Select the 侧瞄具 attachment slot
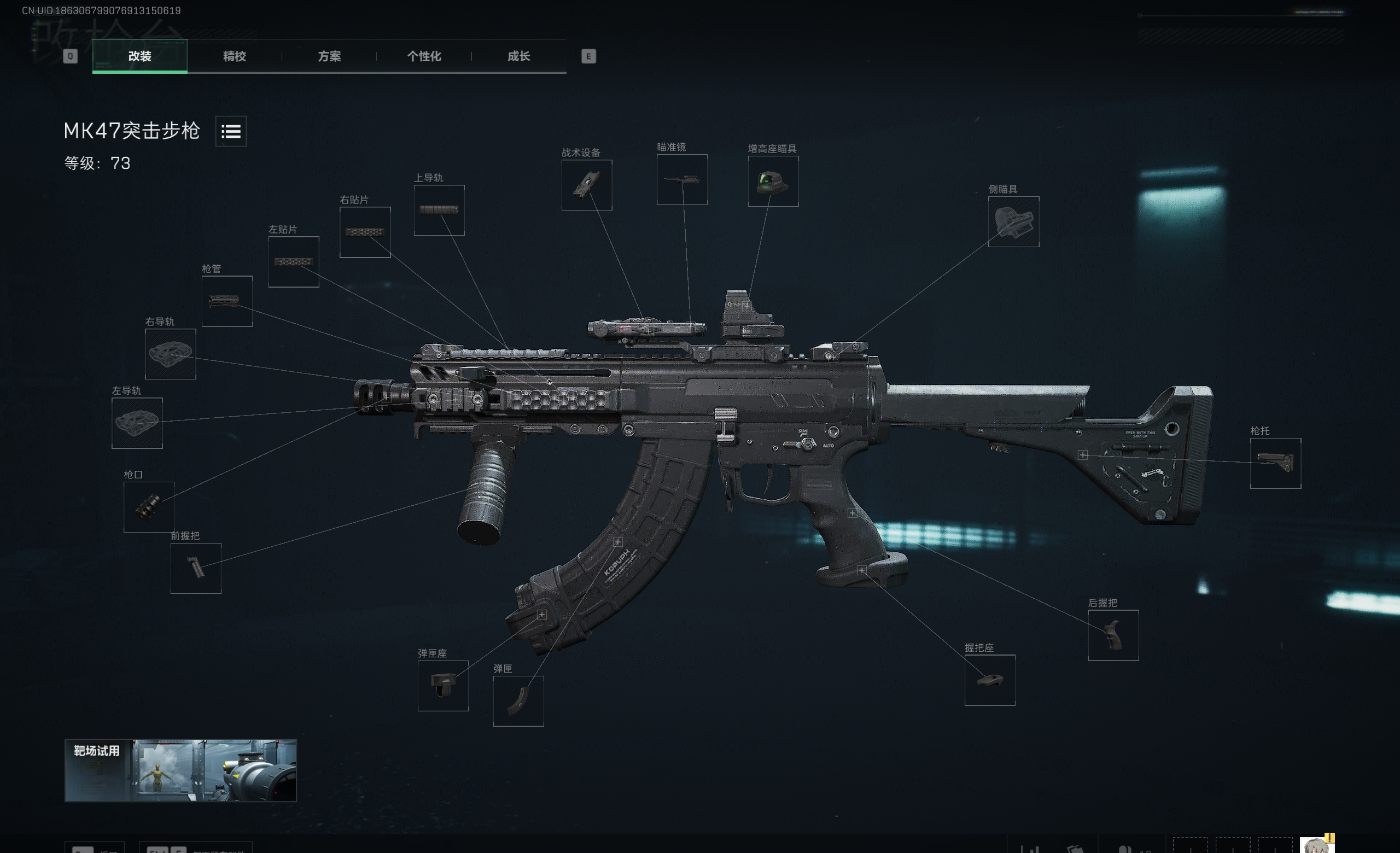Screen dimensions: 1400x853 coord(1013,221)
